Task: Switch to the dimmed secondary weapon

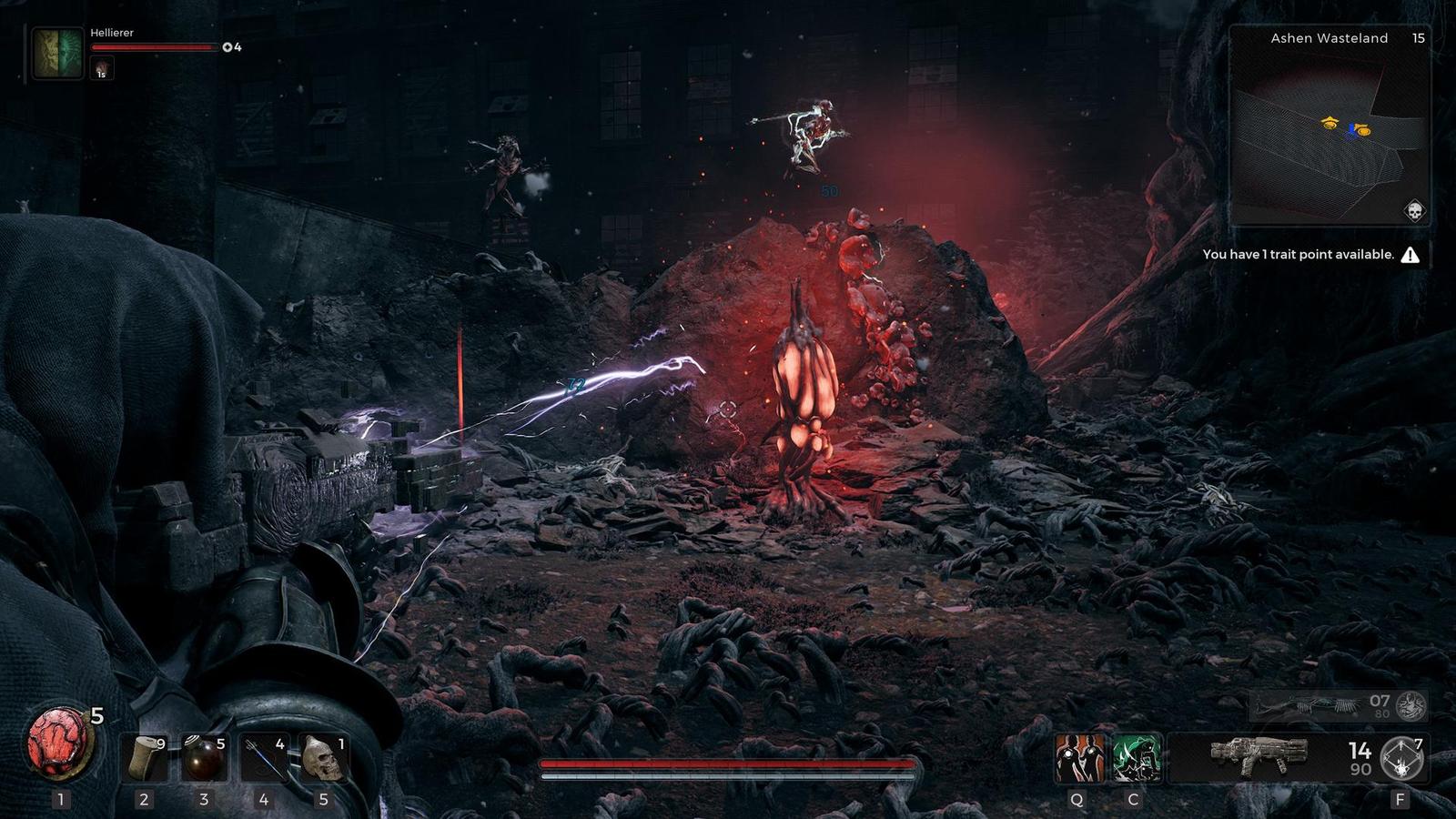Action: 1338,705
